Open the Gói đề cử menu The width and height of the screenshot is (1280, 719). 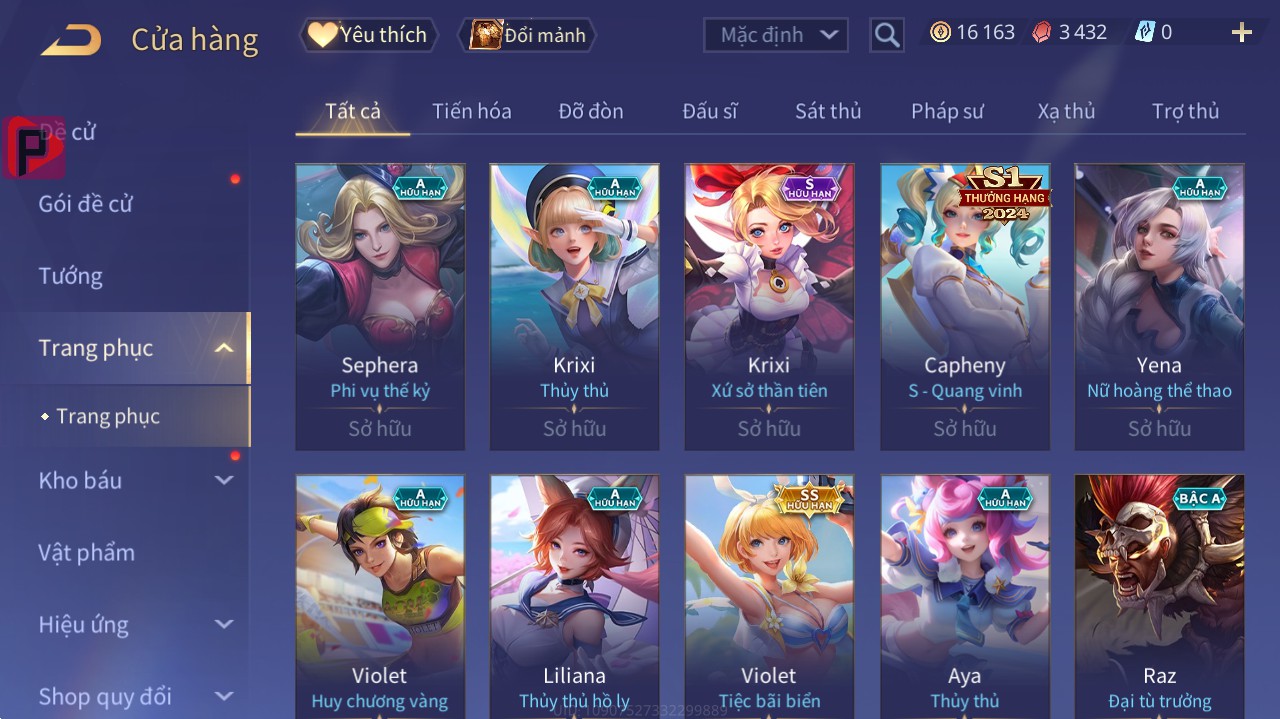(86, 204)
